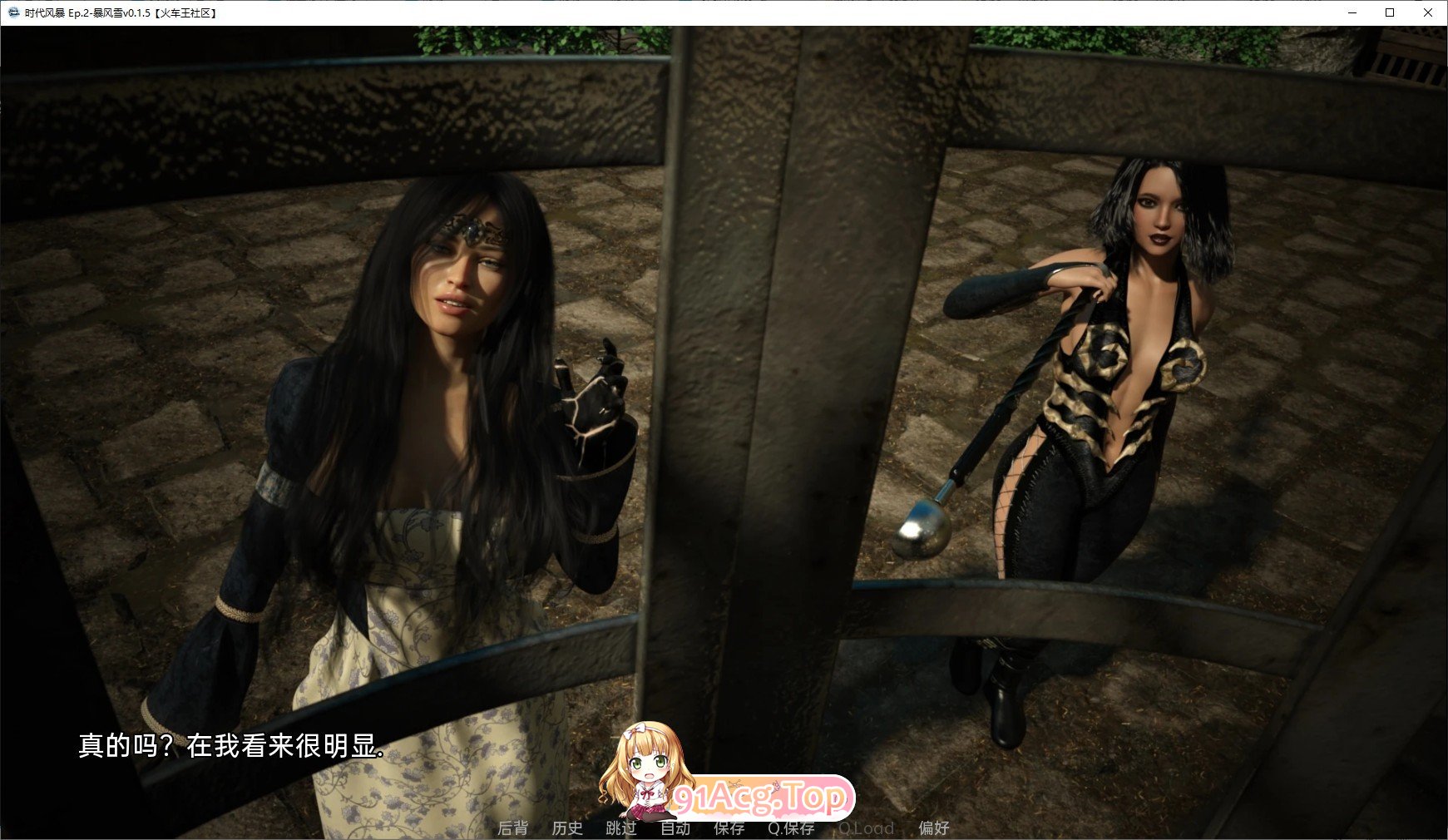Screen dimensions: 1448x840
Task: Select 自动 from the quick menu bar
Action: pyautogui.click(x=675, y=828)
